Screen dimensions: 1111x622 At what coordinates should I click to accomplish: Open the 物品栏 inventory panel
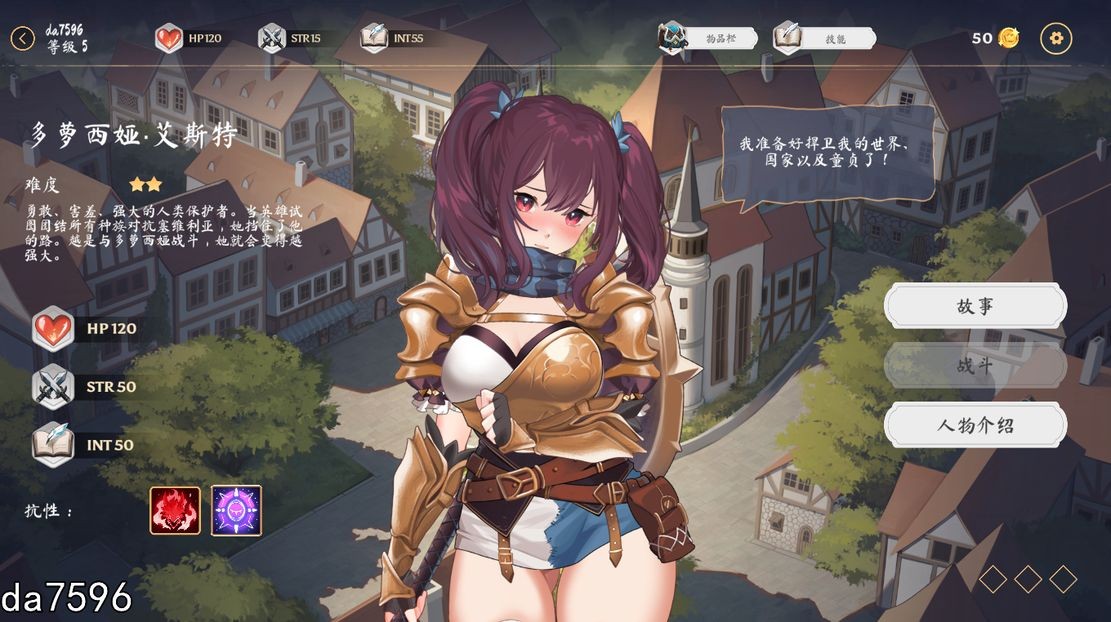(708, 38)
